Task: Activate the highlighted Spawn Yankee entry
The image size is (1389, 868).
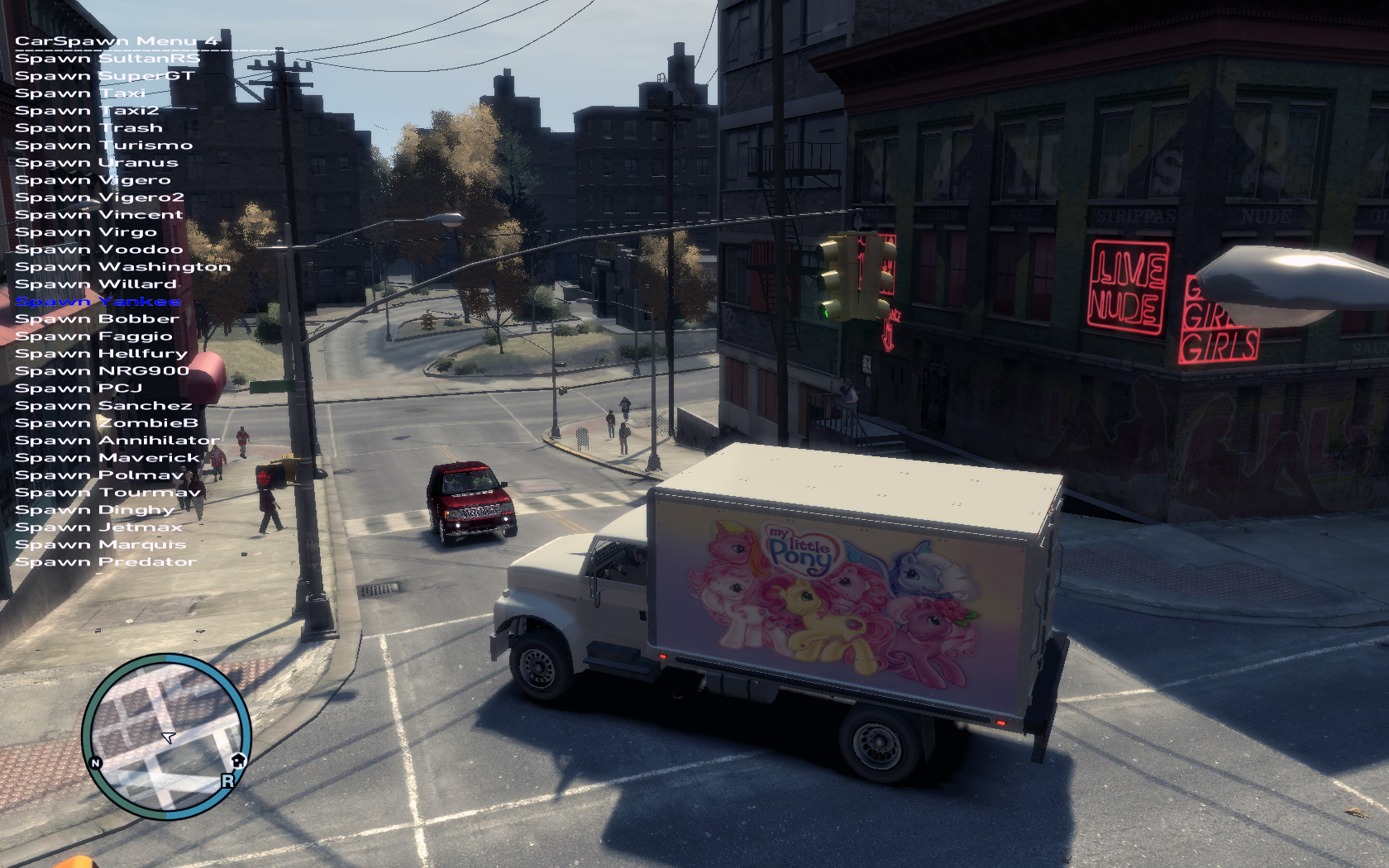Action: coord(98,302)
